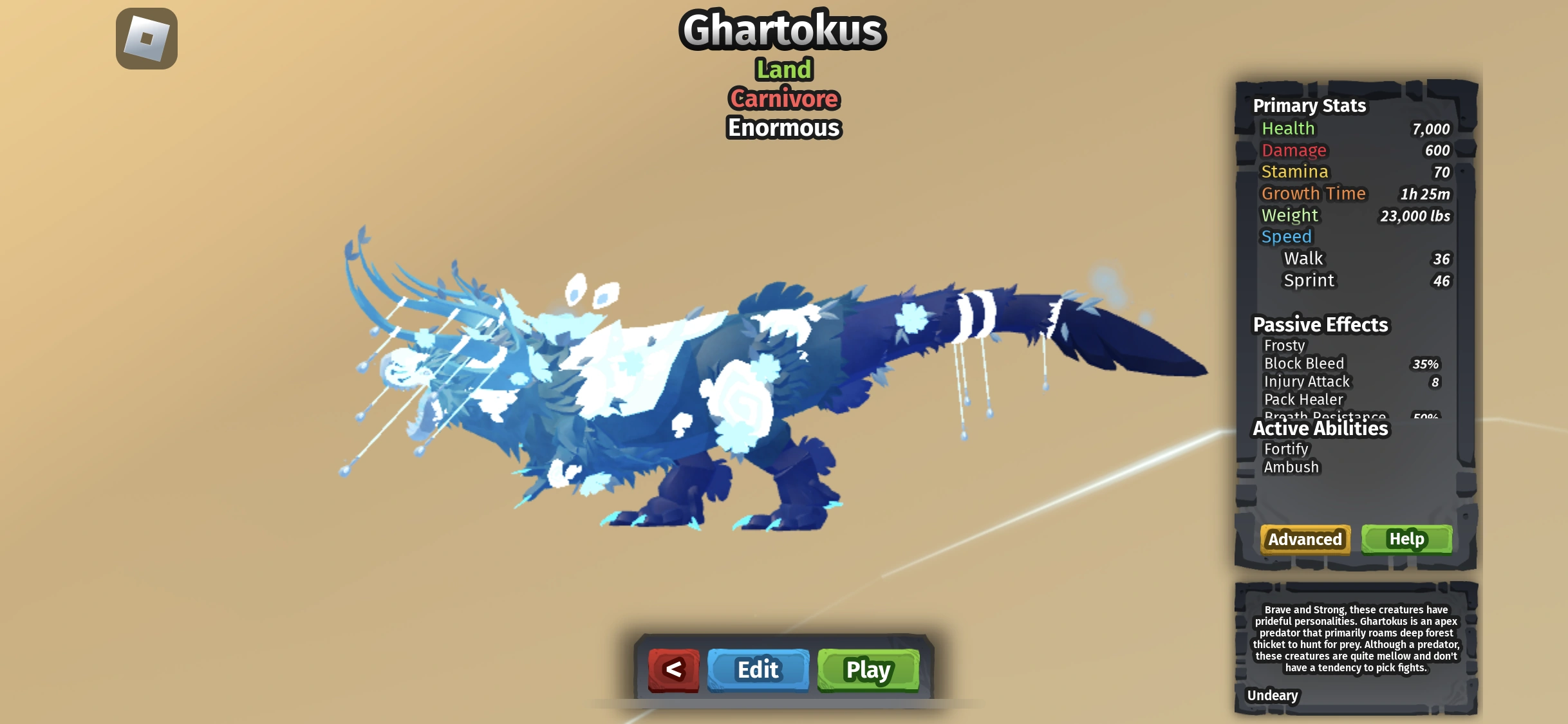This screenshot has height=724, width=1568.
Task: Click the Stamina stat label
Action: coord(1294,171)
